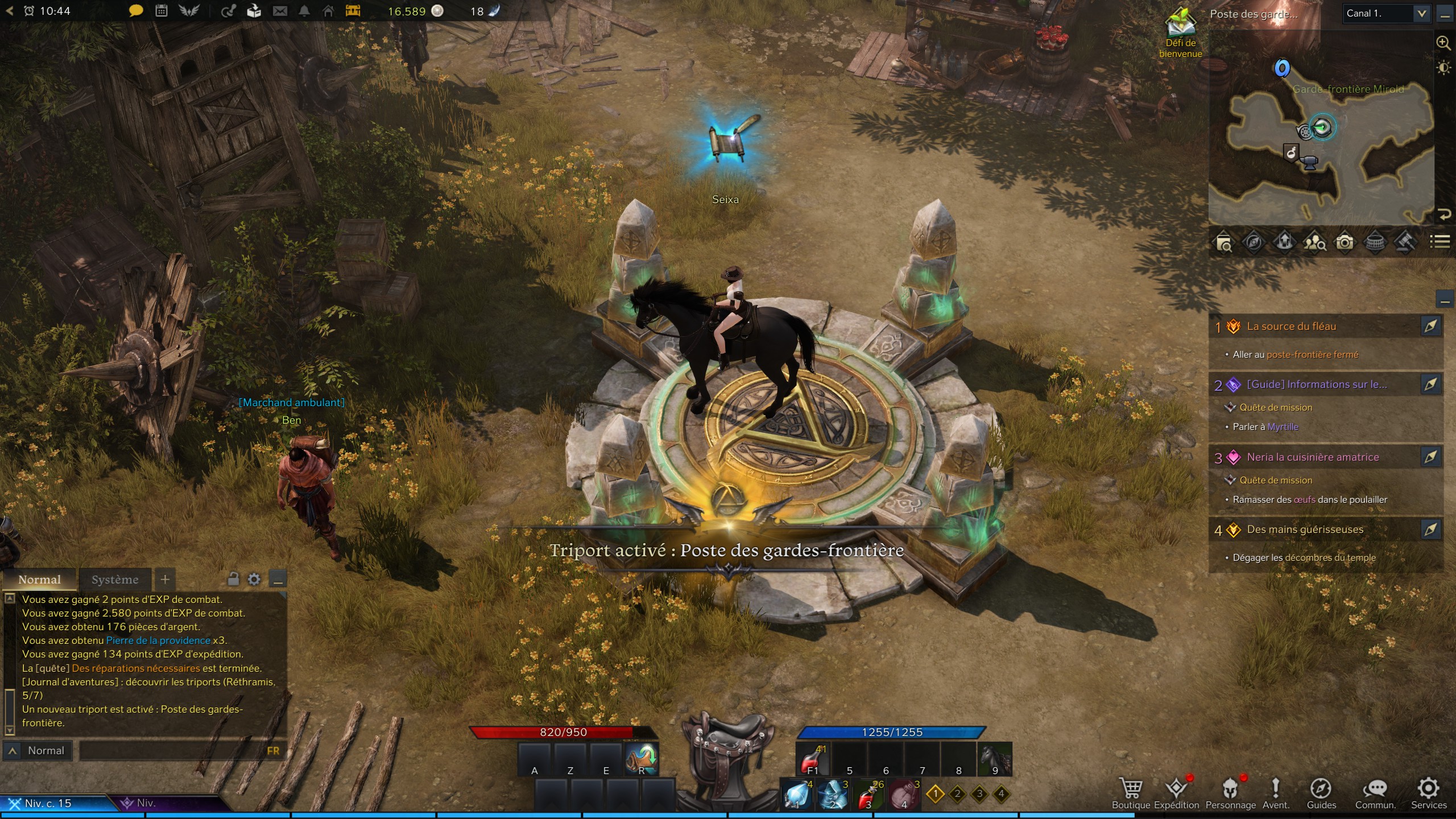Open the Défi de bienvenue challenge
The image size is (1456, 819).
[1181, 33]
